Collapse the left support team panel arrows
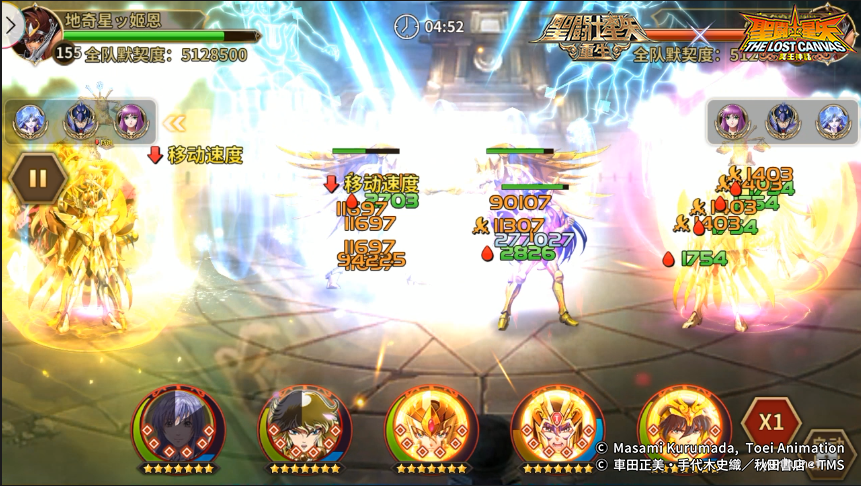 (175, 123)
